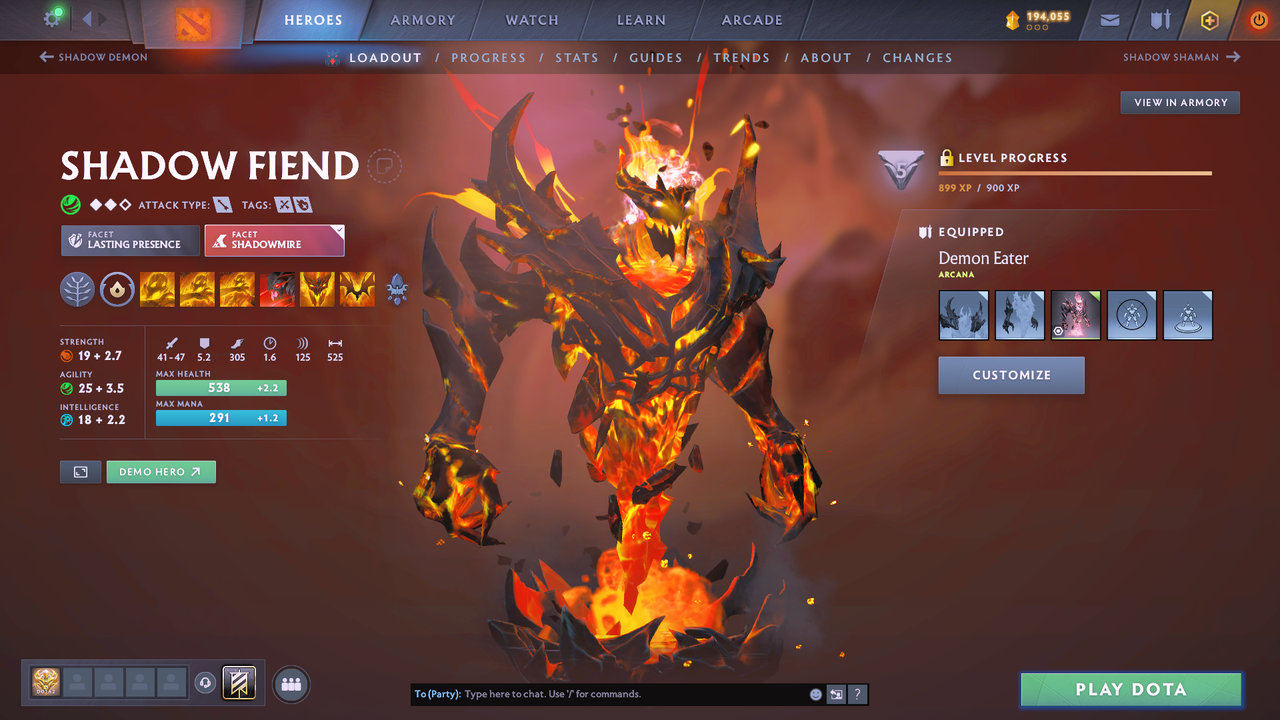Click the Aghanim's Scepter upgrade icon

coord(397,290)
